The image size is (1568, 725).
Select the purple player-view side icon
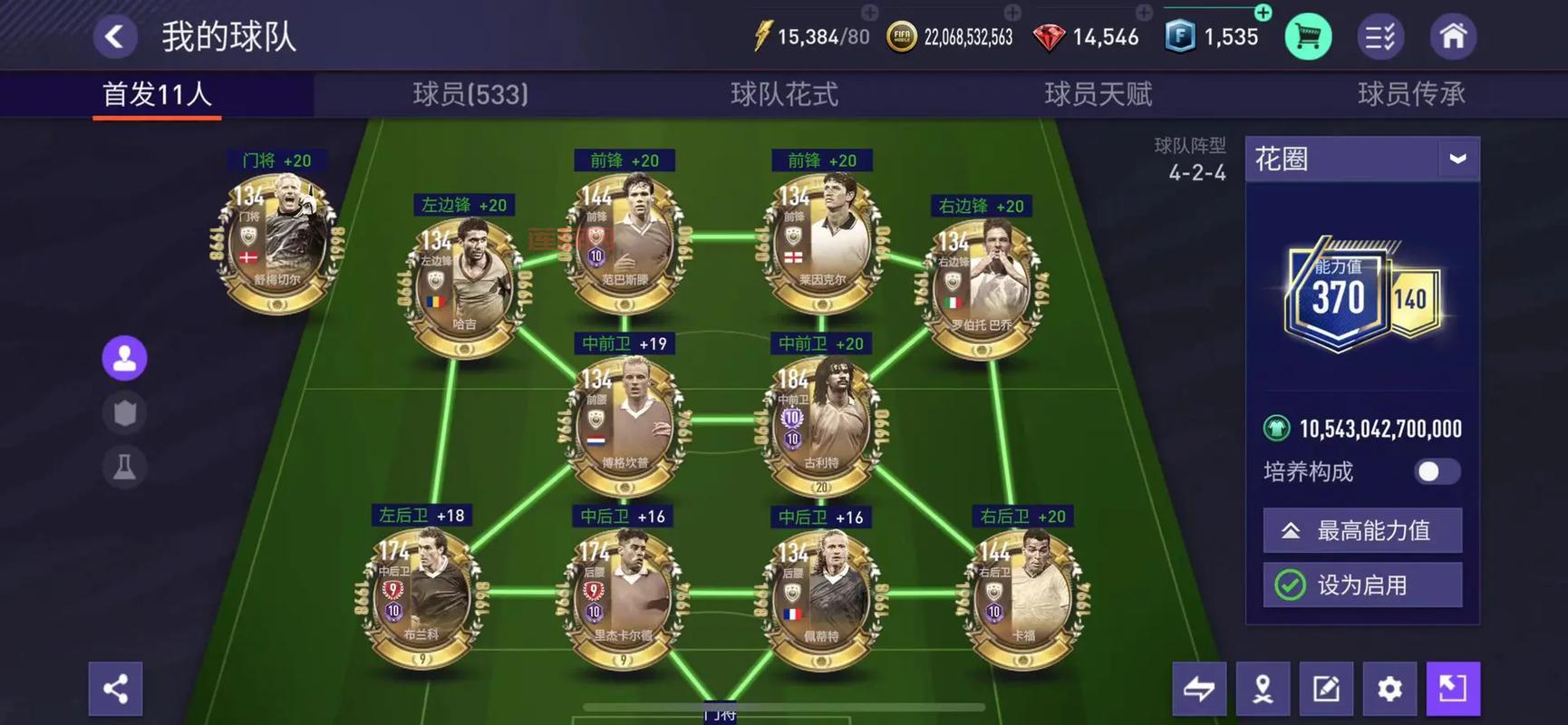[124, 358]
